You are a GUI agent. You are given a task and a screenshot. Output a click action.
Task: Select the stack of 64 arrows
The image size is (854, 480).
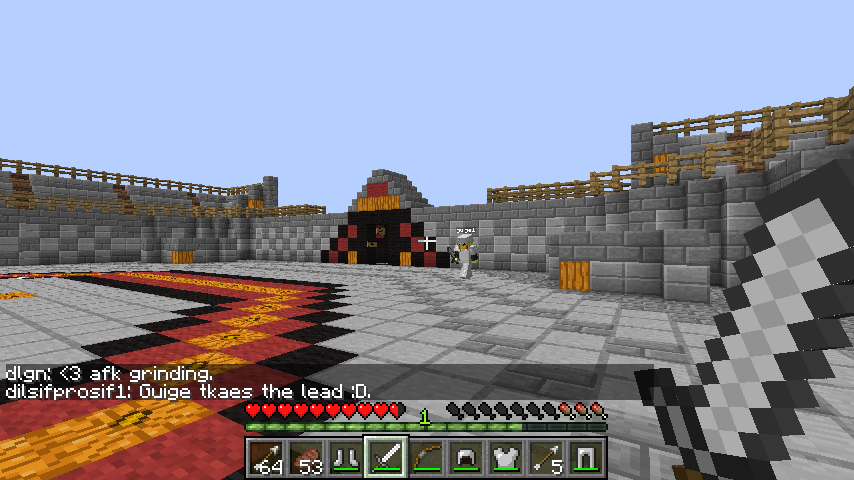point(266,458)
